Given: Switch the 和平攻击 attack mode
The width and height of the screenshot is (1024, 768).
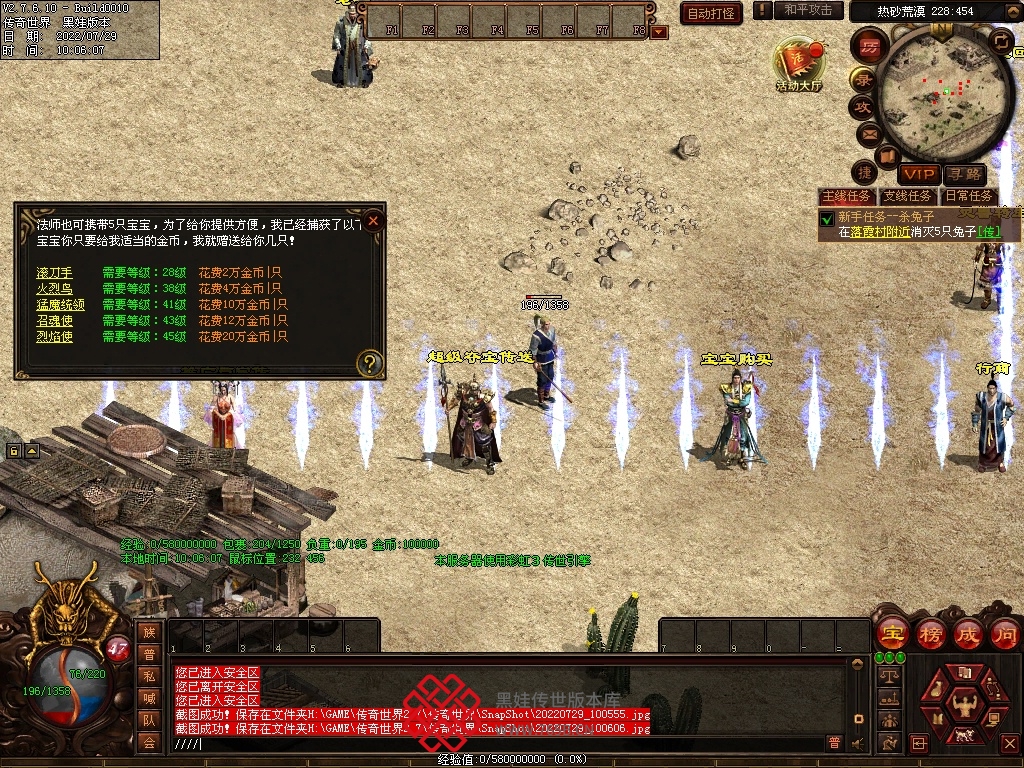Looking at the screenshot, I should pyautogui.click(x=808, y=10).
